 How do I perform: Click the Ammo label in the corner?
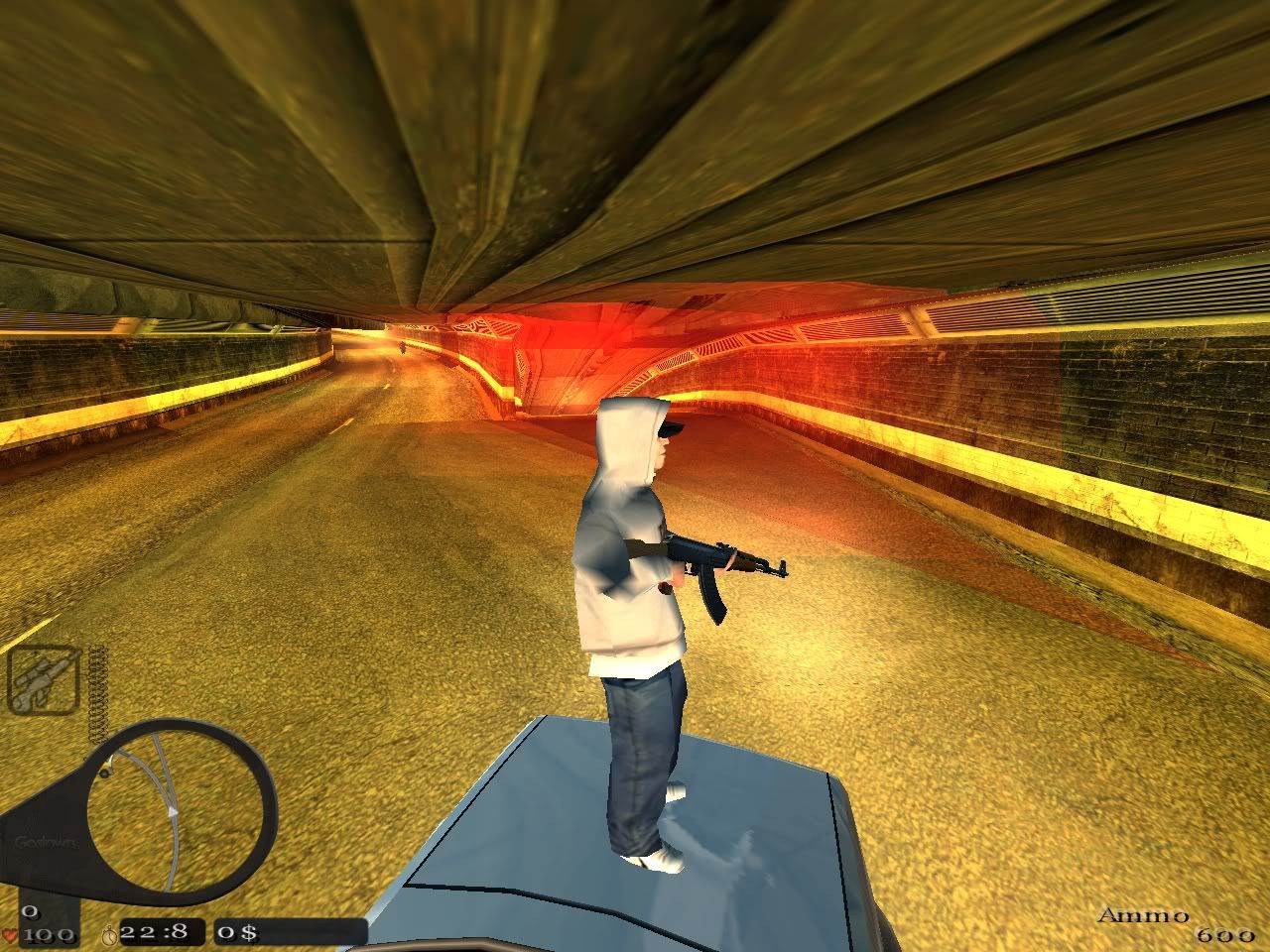1143,917
